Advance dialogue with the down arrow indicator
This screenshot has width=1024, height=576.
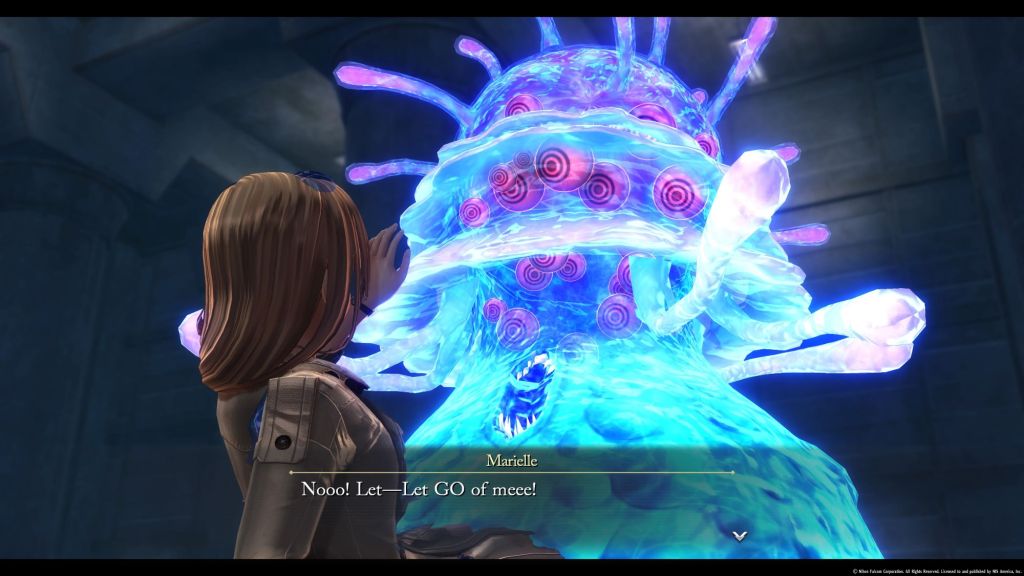(739, 535)
